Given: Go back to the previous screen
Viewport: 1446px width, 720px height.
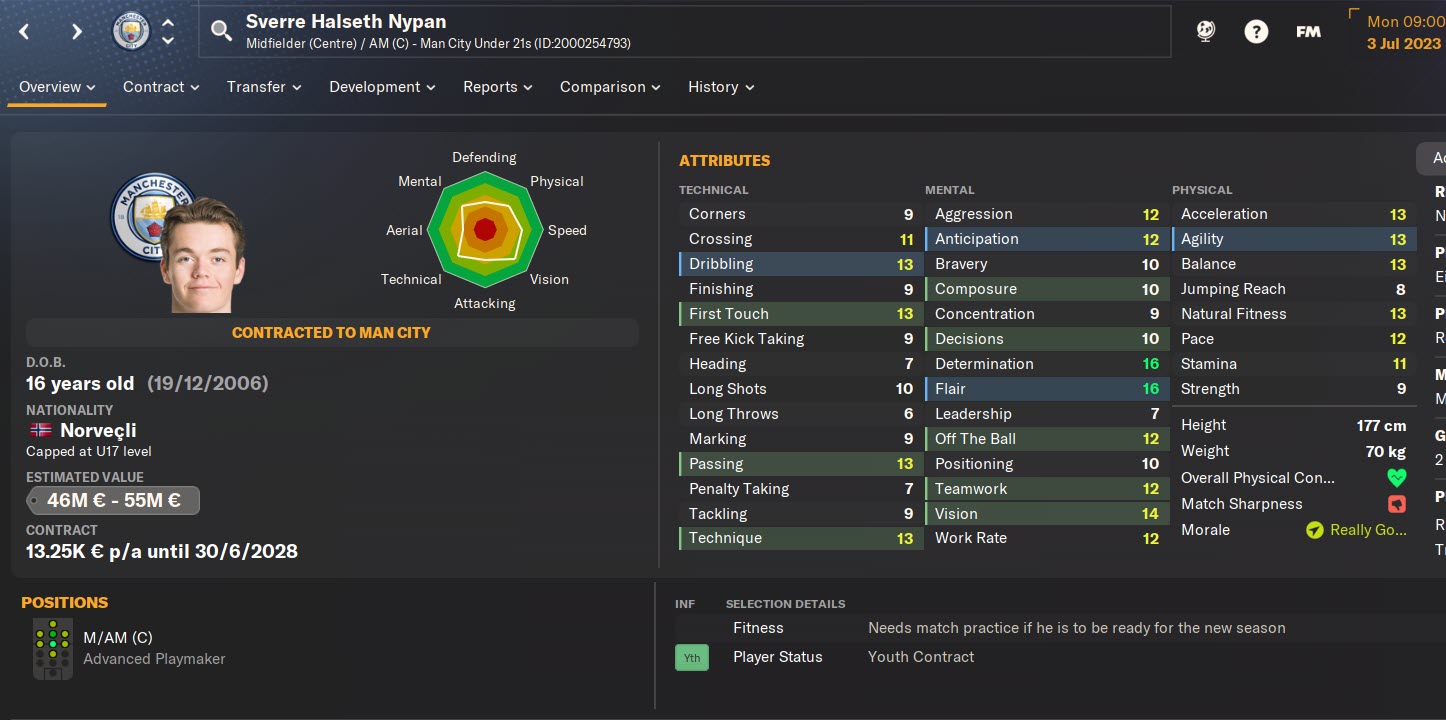Looking at the screenshot, I should click(x=25, y=32).
